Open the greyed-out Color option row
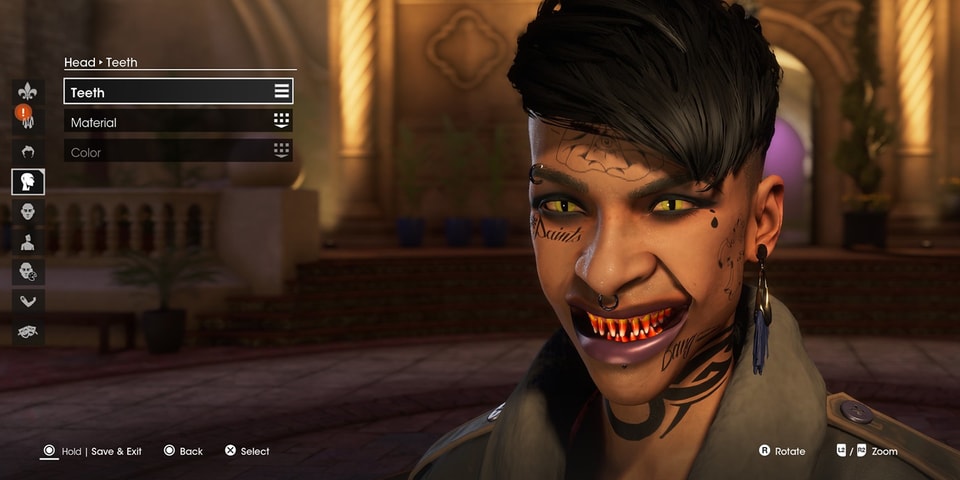The height and width of the screenshot is (480, 960). click(178, 152)
